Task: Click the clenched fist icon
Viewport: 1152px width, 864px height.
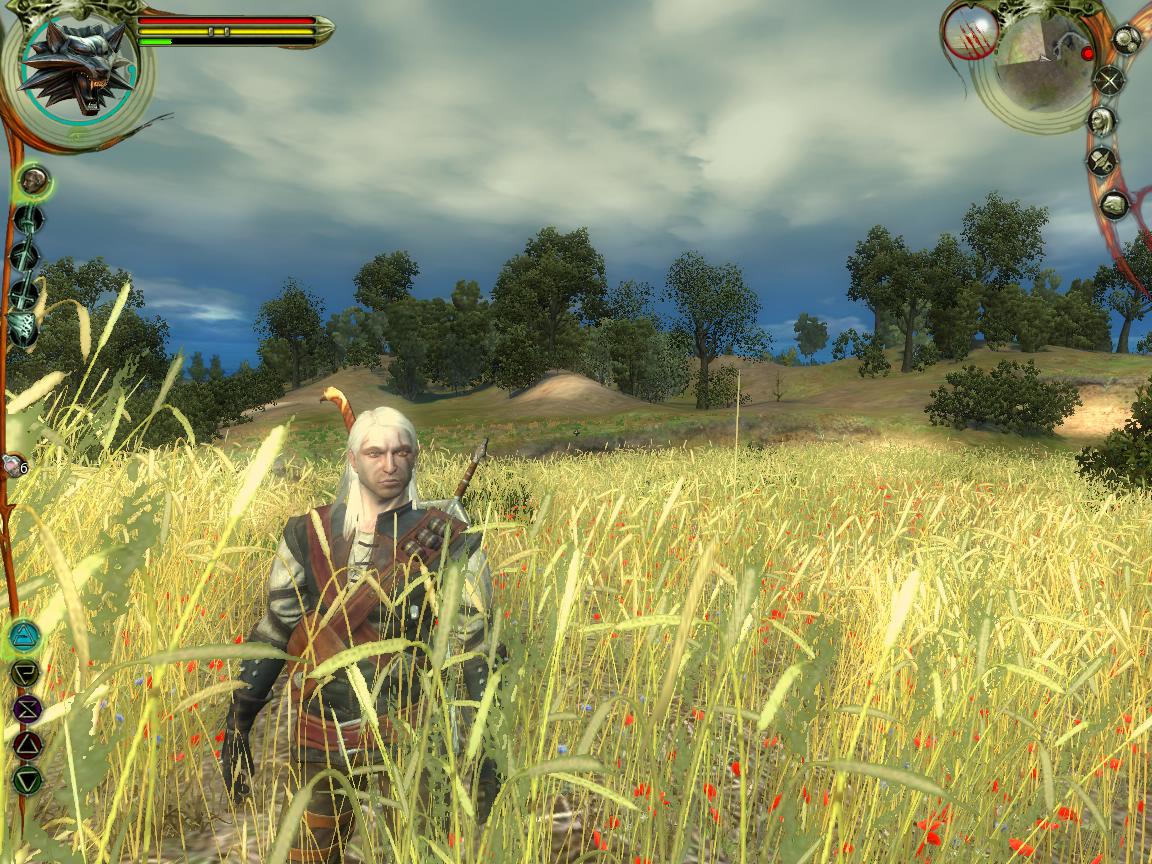Action: (x=1113, y=205)
